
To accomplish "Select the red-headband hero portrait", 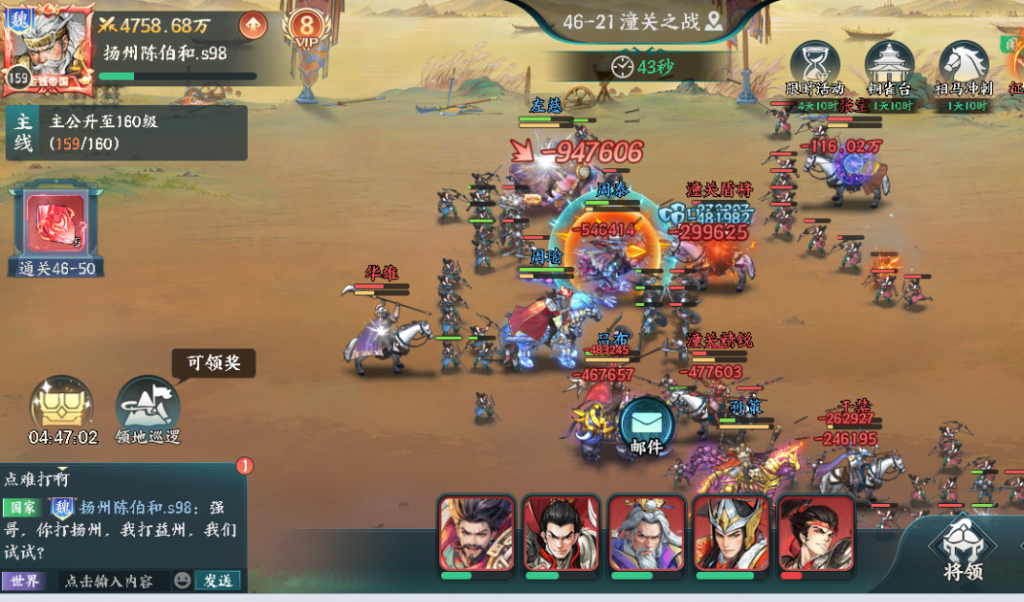I will point(816,535).
